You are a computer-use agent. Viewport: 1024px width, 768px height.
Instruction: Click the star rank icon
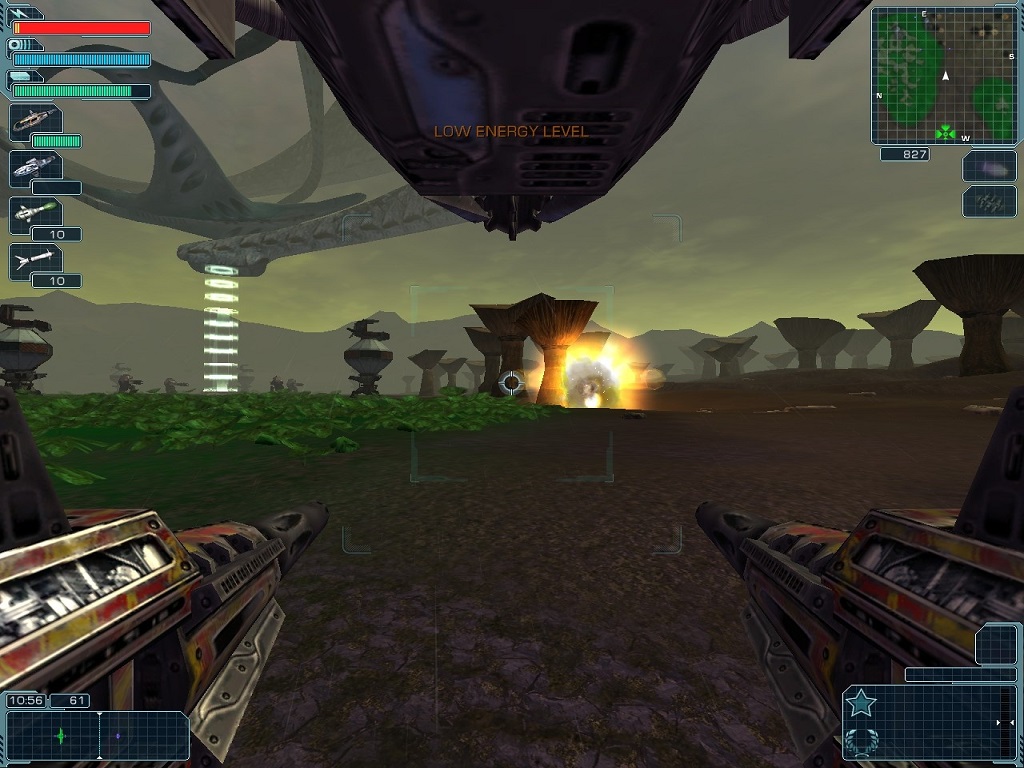click(x=860, y=705)
